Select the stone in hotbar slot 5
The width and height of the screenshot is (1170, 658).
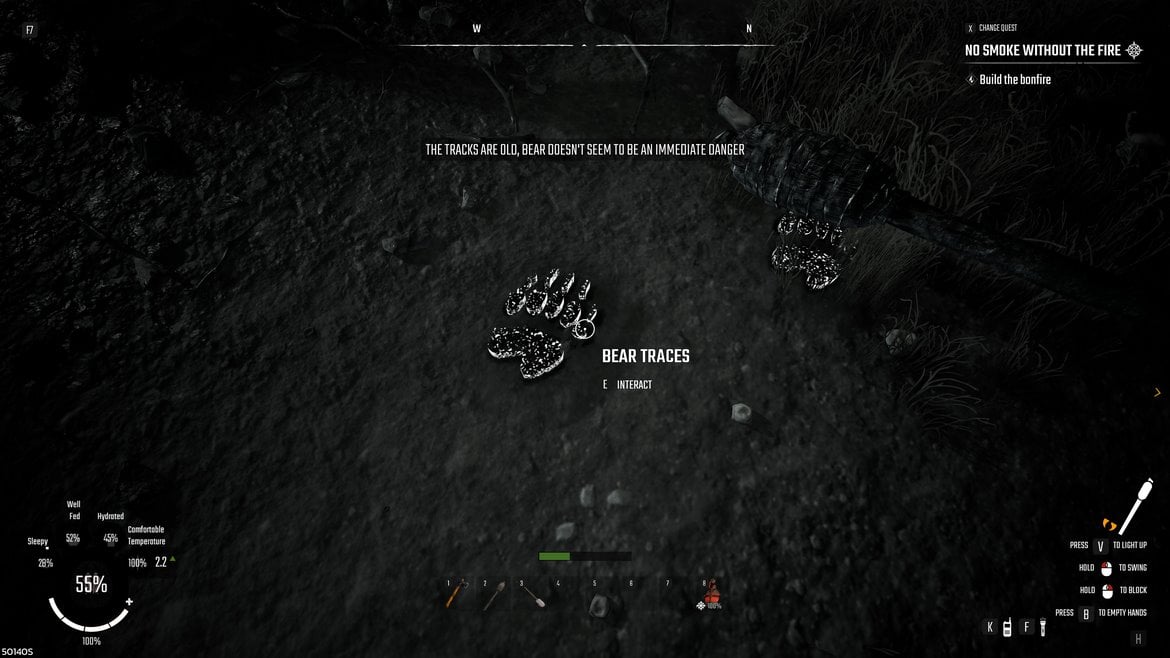pyautogui.click(x=598, y=603)
